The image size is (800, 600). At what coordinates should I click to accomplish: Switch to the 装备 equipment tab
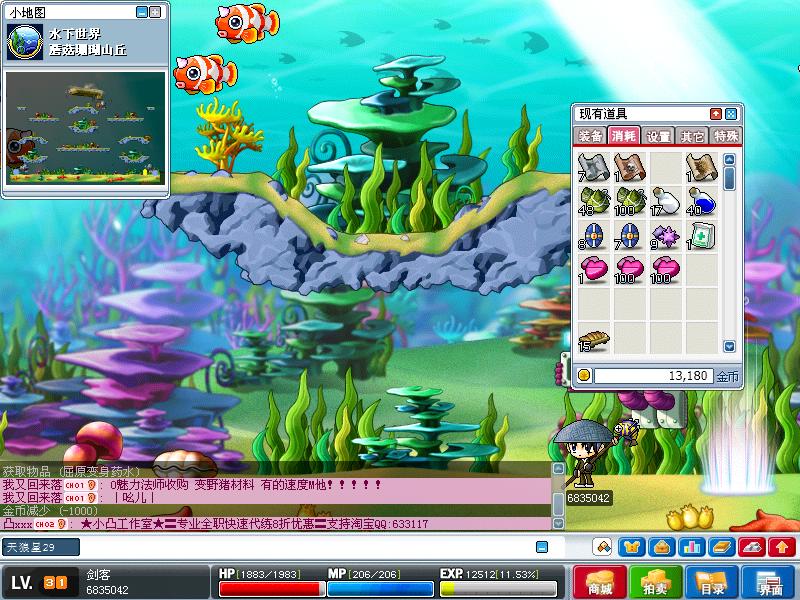pos(590,136)
